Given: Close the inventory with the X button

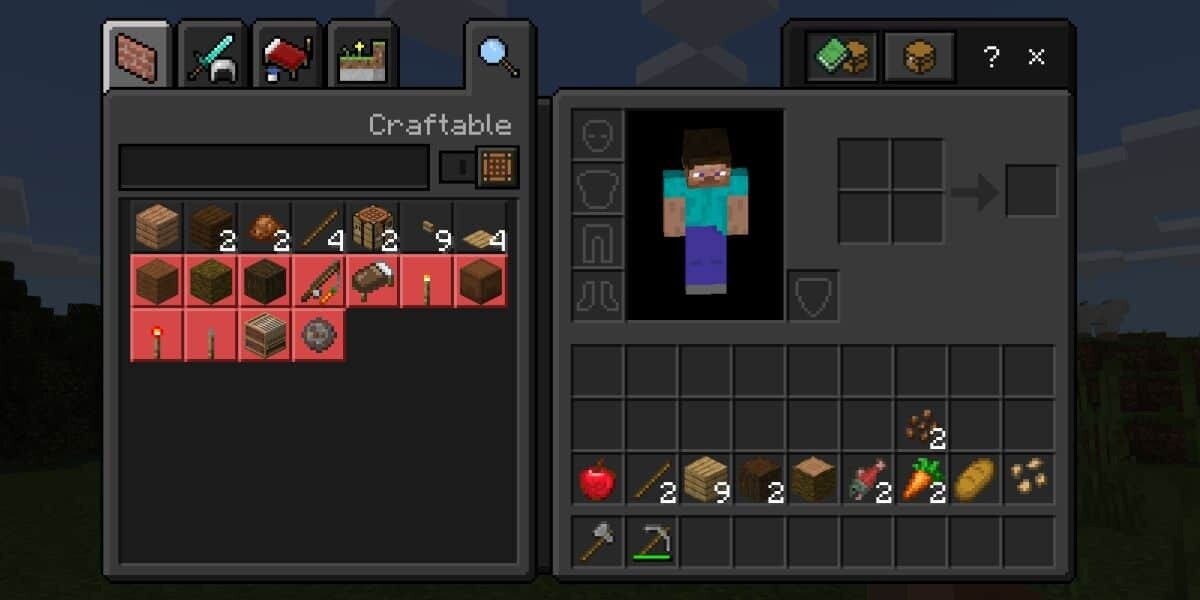Looking at the screenshot, I should tap(1037, 57).
